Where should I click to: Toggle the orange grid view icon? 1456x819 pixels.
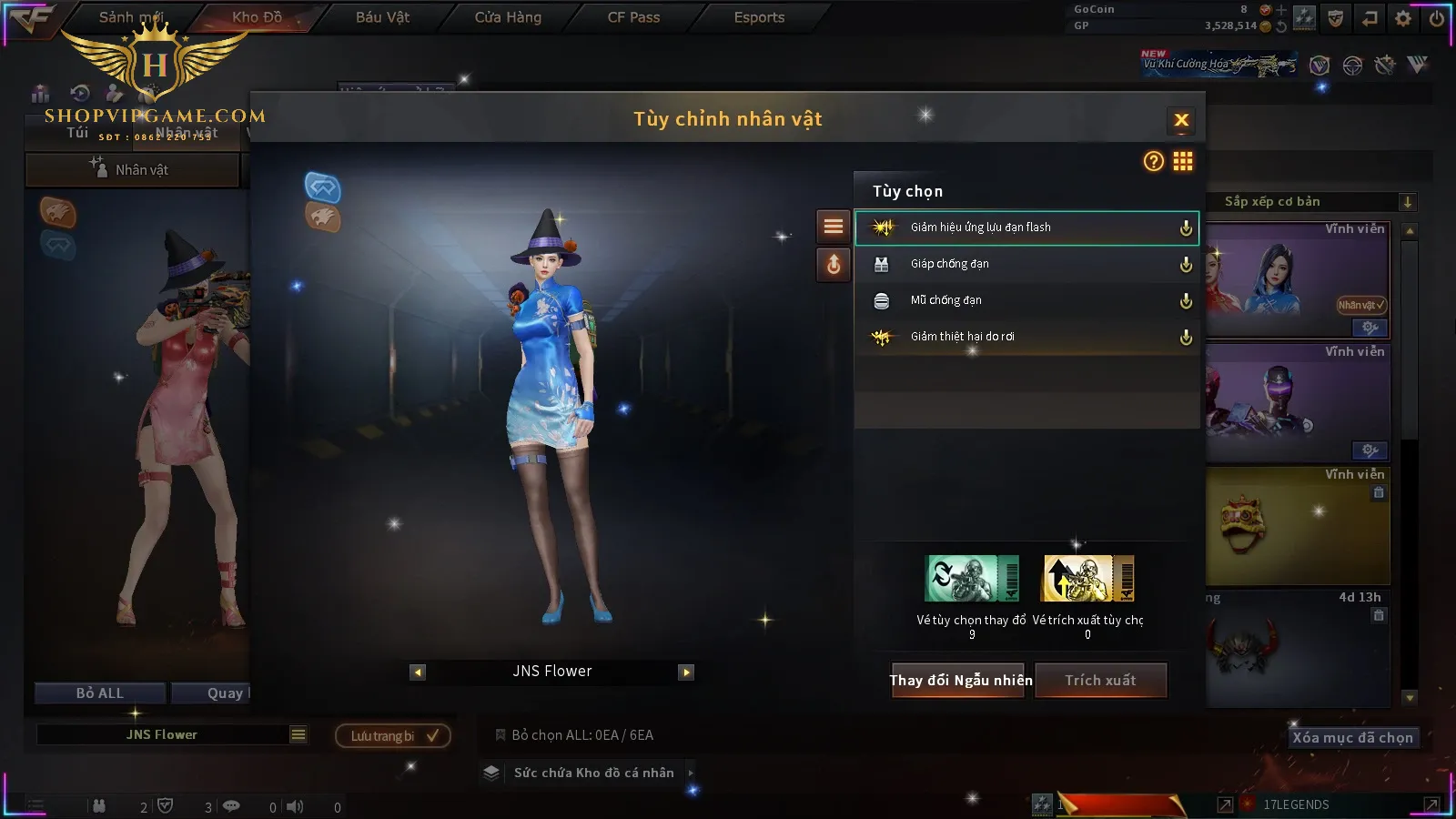coord(1183,162)
